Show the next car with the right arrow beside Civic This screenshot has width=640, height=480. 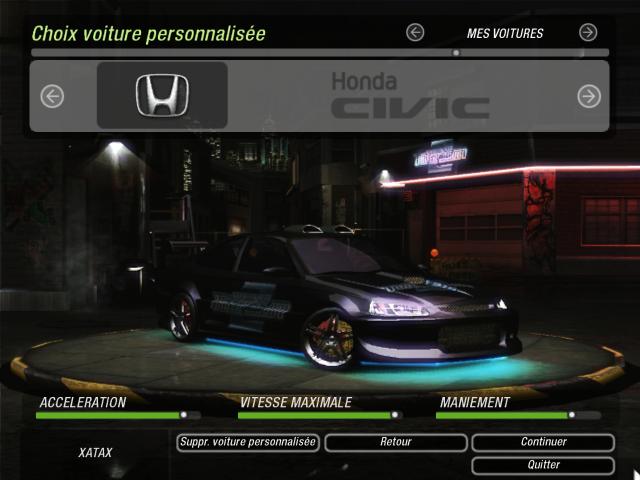[x=589, y=96]
